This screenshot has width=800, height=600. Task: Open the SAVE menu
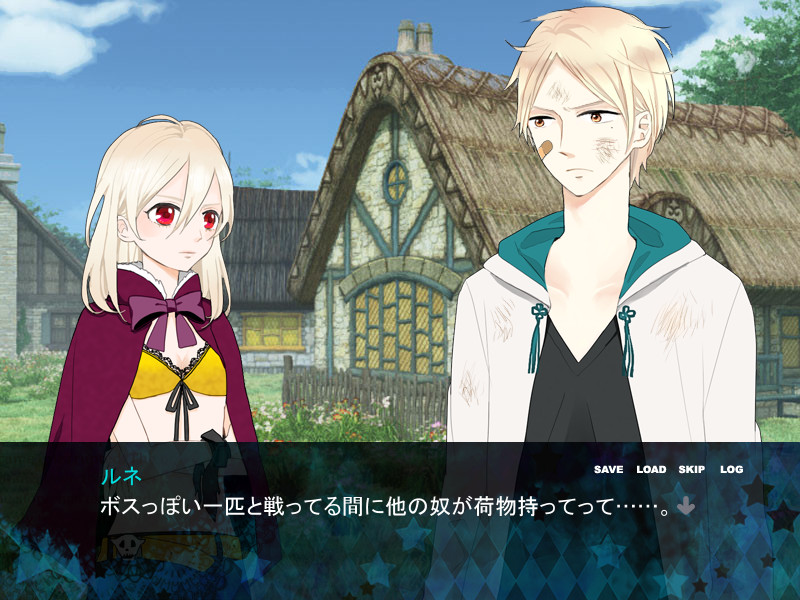tap(608, 469)
